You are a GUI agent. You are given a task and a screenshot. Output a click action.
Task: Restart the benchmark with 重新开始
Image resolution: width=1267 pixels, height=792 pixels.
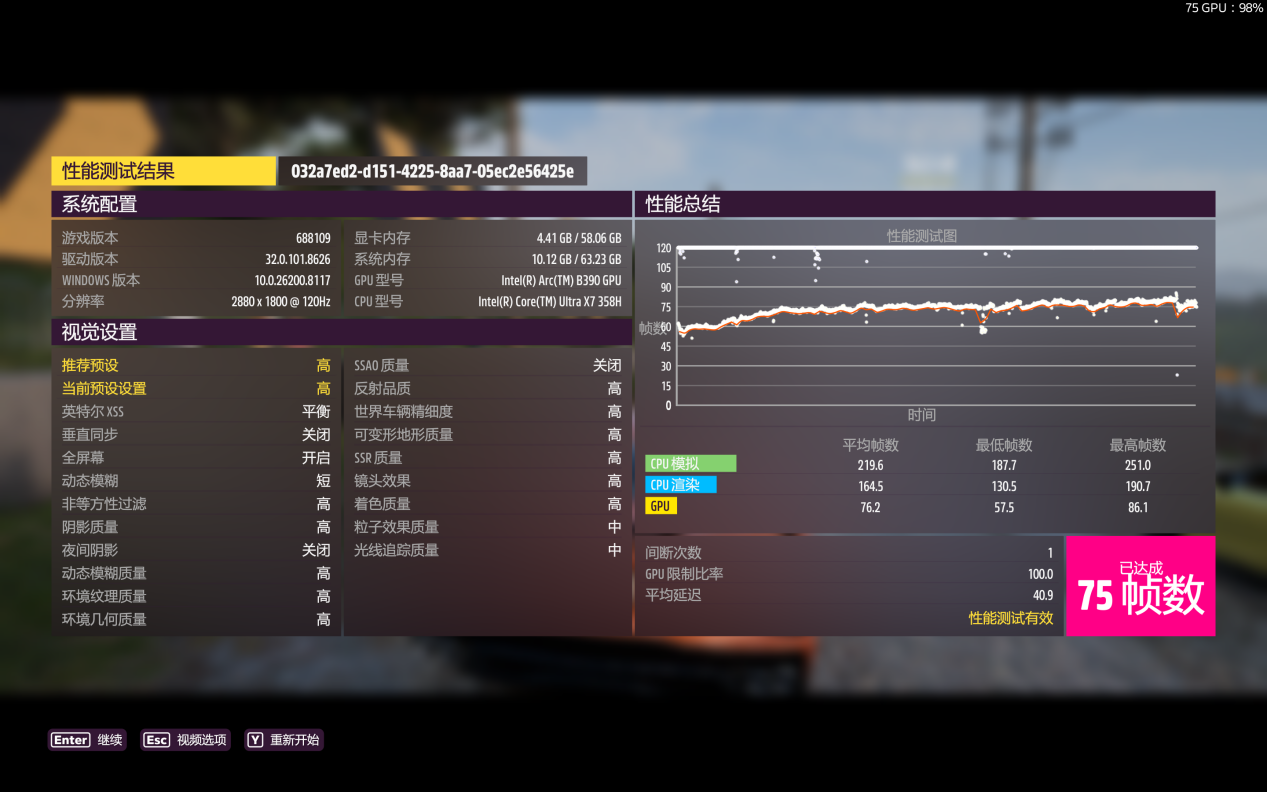(x=284, y=740)
